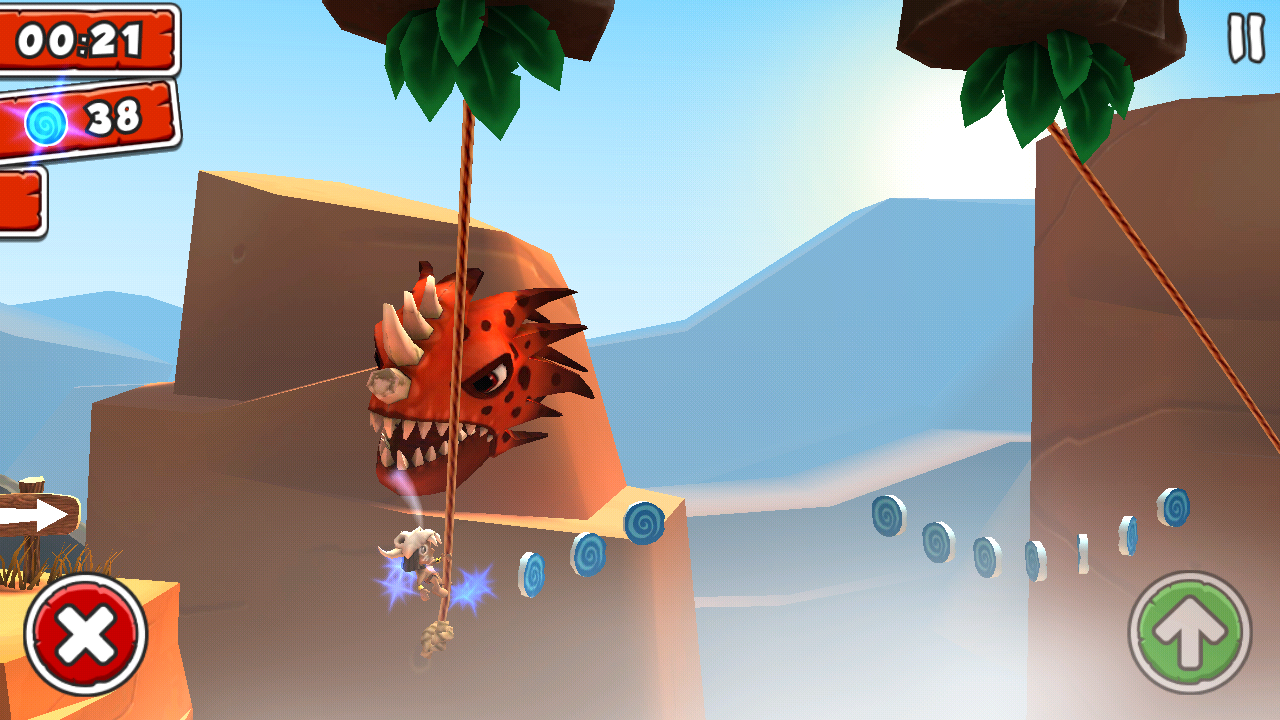The height and width of the screenshot is (720, 1280).
Task: Tap the green up-arrow jump button
Action: coord(1190,633)
